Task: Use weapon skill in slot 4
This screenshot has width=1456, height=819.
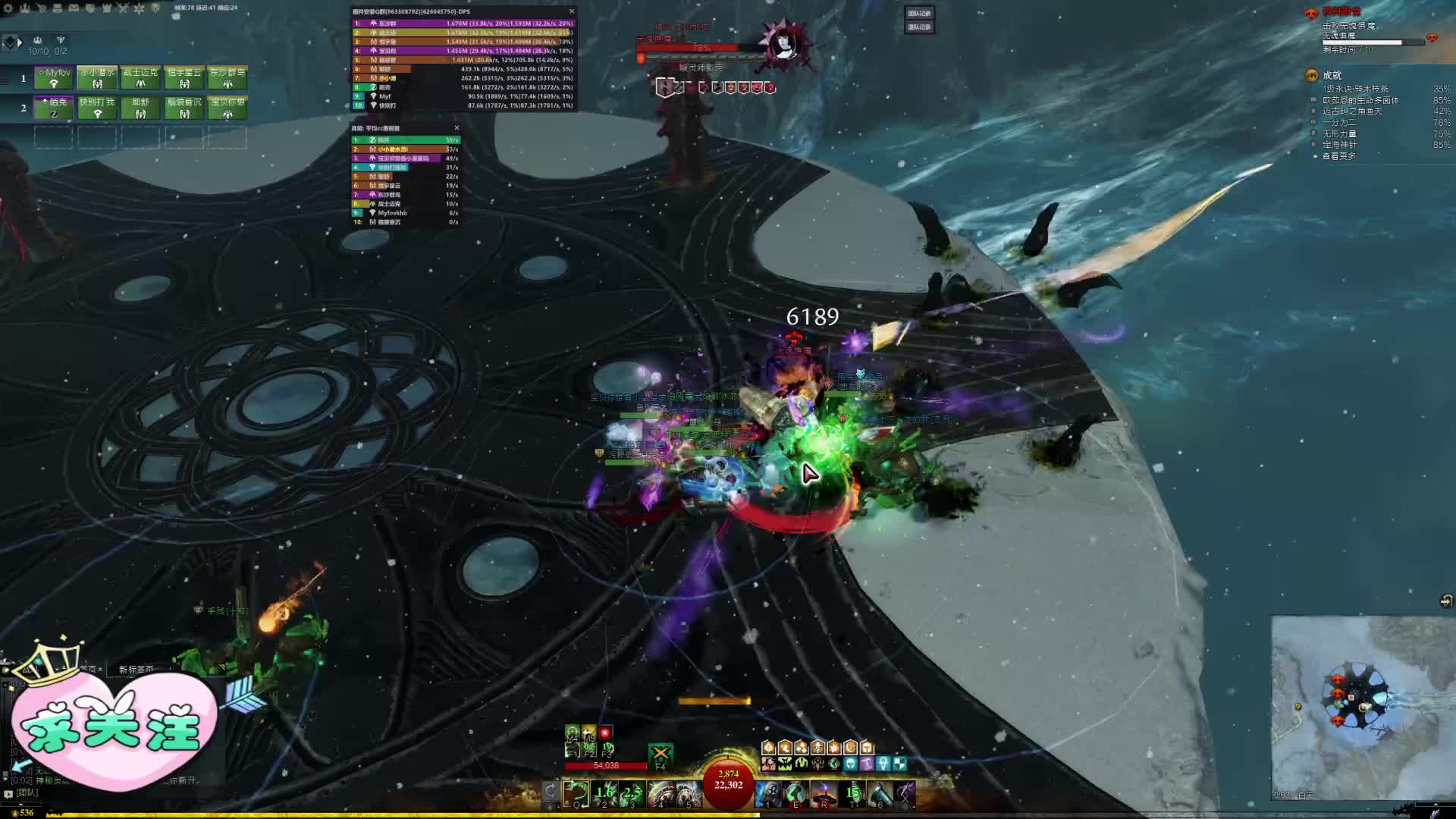Action: click(660, 794)
